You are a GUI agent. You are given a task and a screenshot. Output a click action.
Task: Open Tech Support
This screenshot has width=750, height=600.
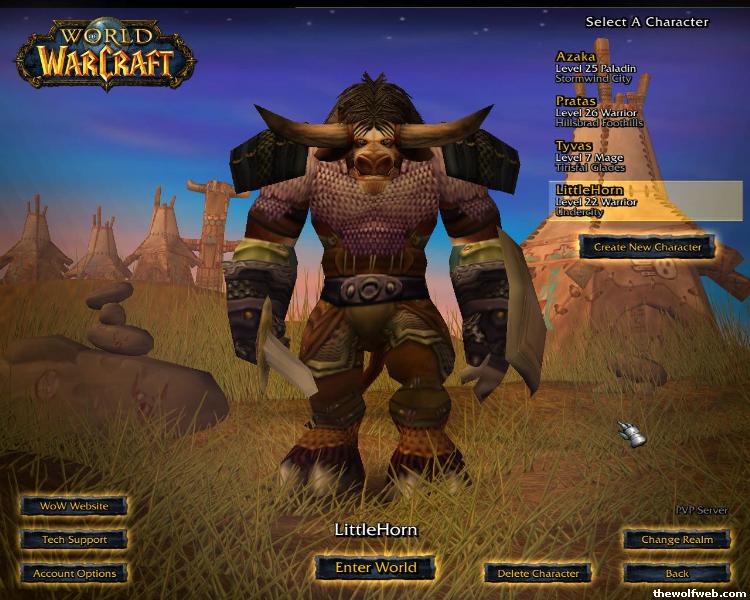click(x=74, y=540)
